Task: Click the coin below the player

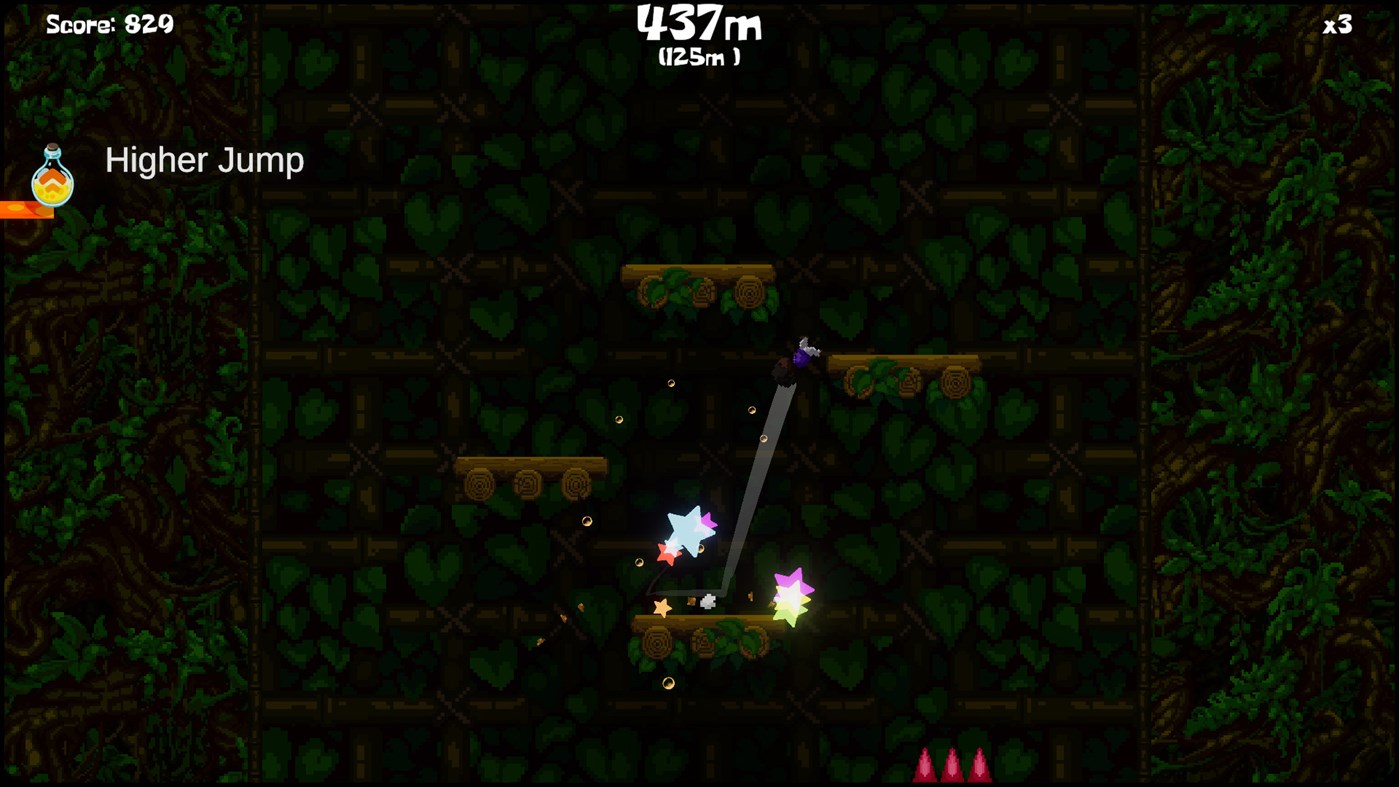Action: (751, 409)
